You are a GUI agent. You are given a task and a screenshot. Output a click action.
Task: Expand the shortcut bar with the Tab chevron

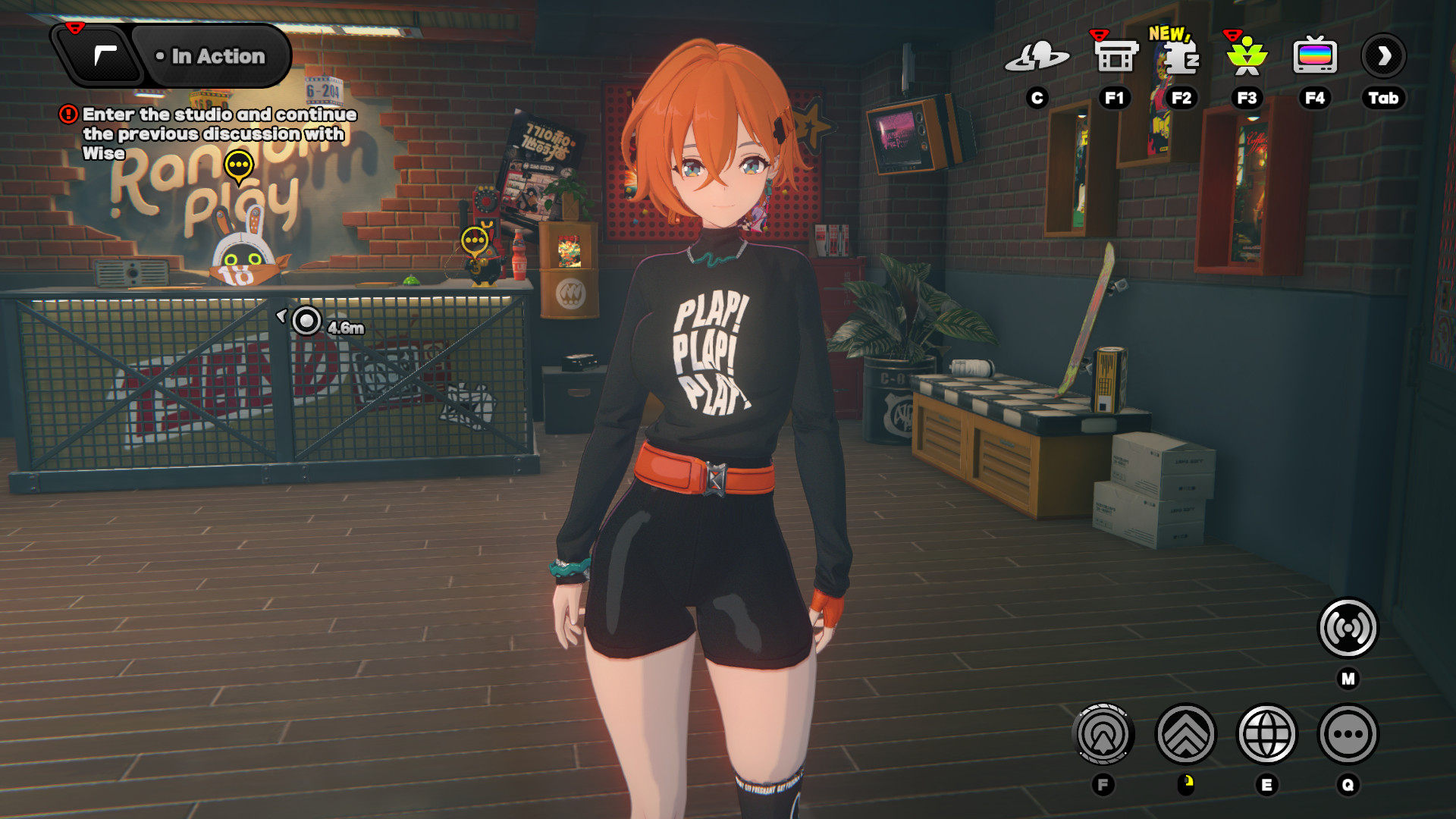(1384, 55)
